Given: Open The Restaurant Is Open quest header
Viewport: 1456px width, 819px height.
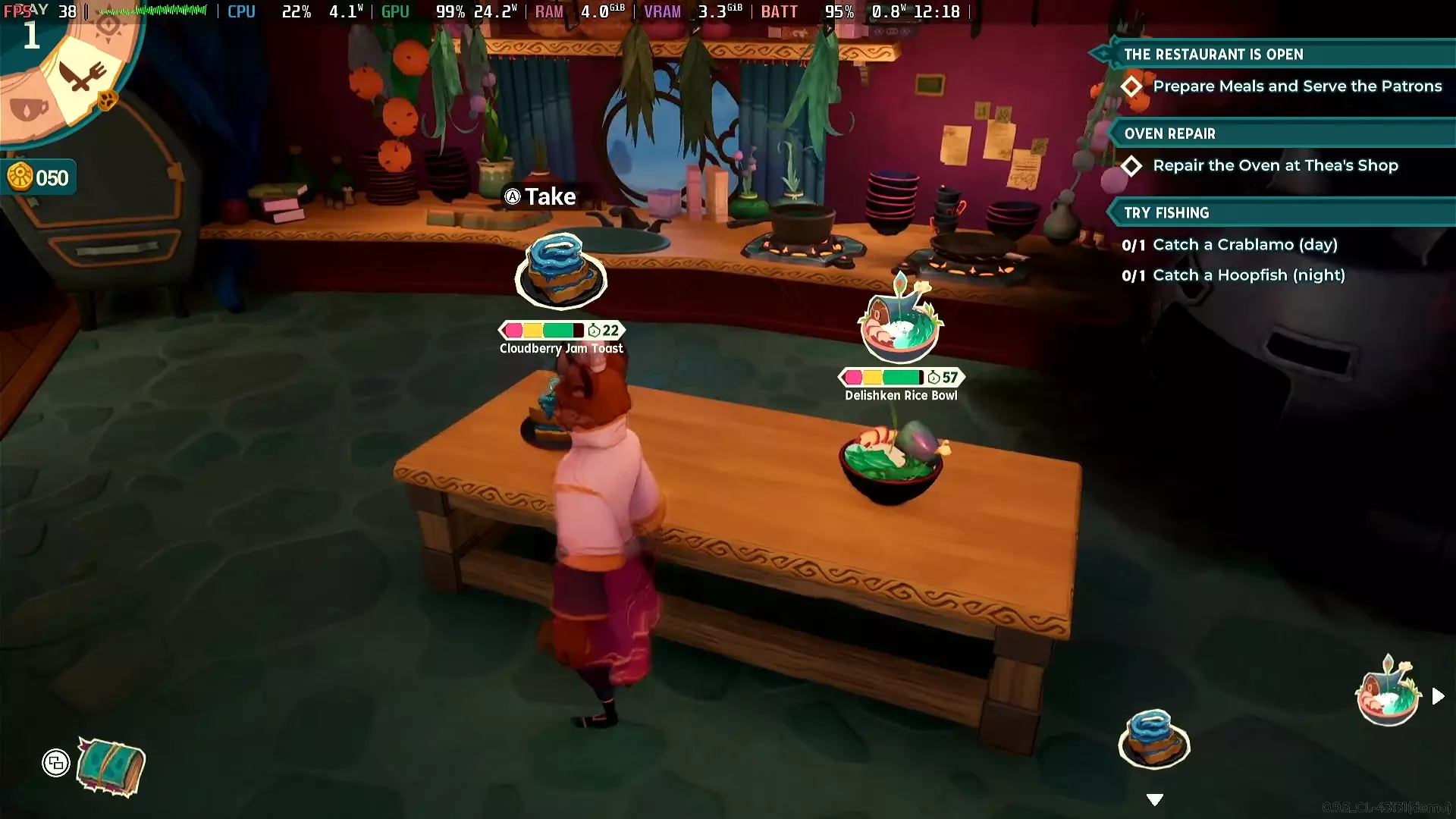Looking at the screenshot, I should pyautogui.click(x=1213, y=55).
